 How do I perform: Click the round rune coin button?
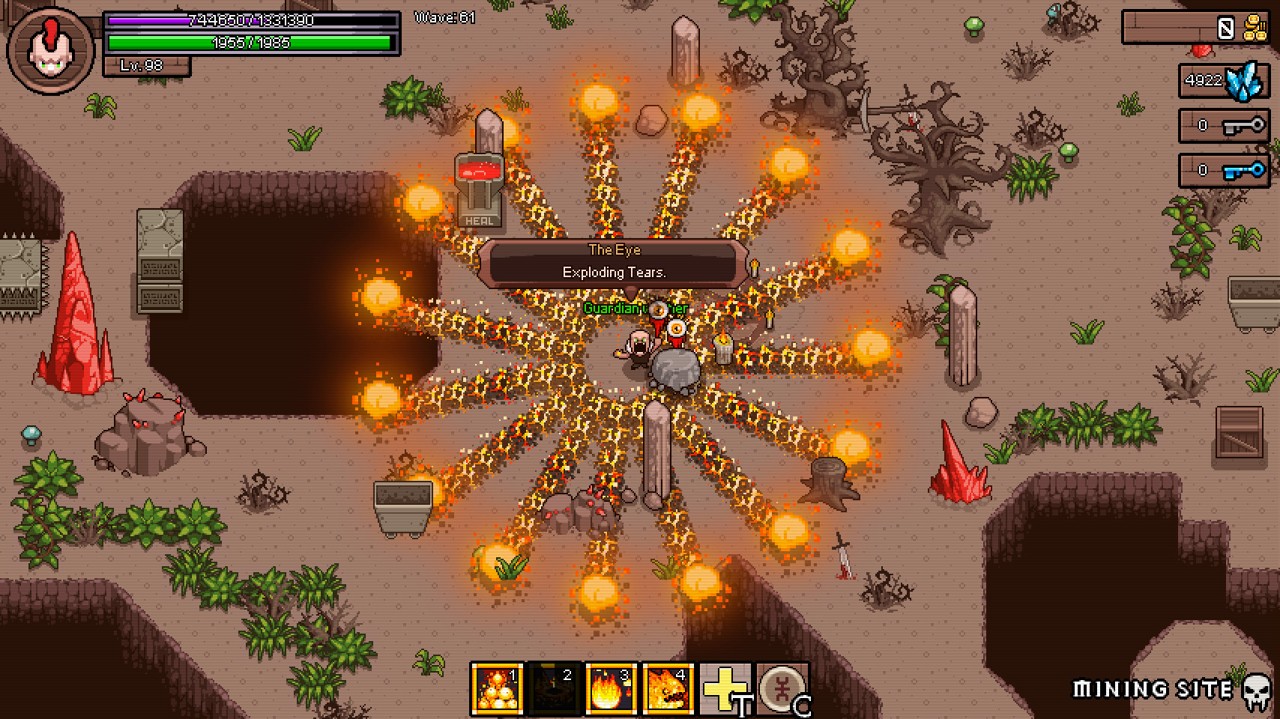point(782,689)
